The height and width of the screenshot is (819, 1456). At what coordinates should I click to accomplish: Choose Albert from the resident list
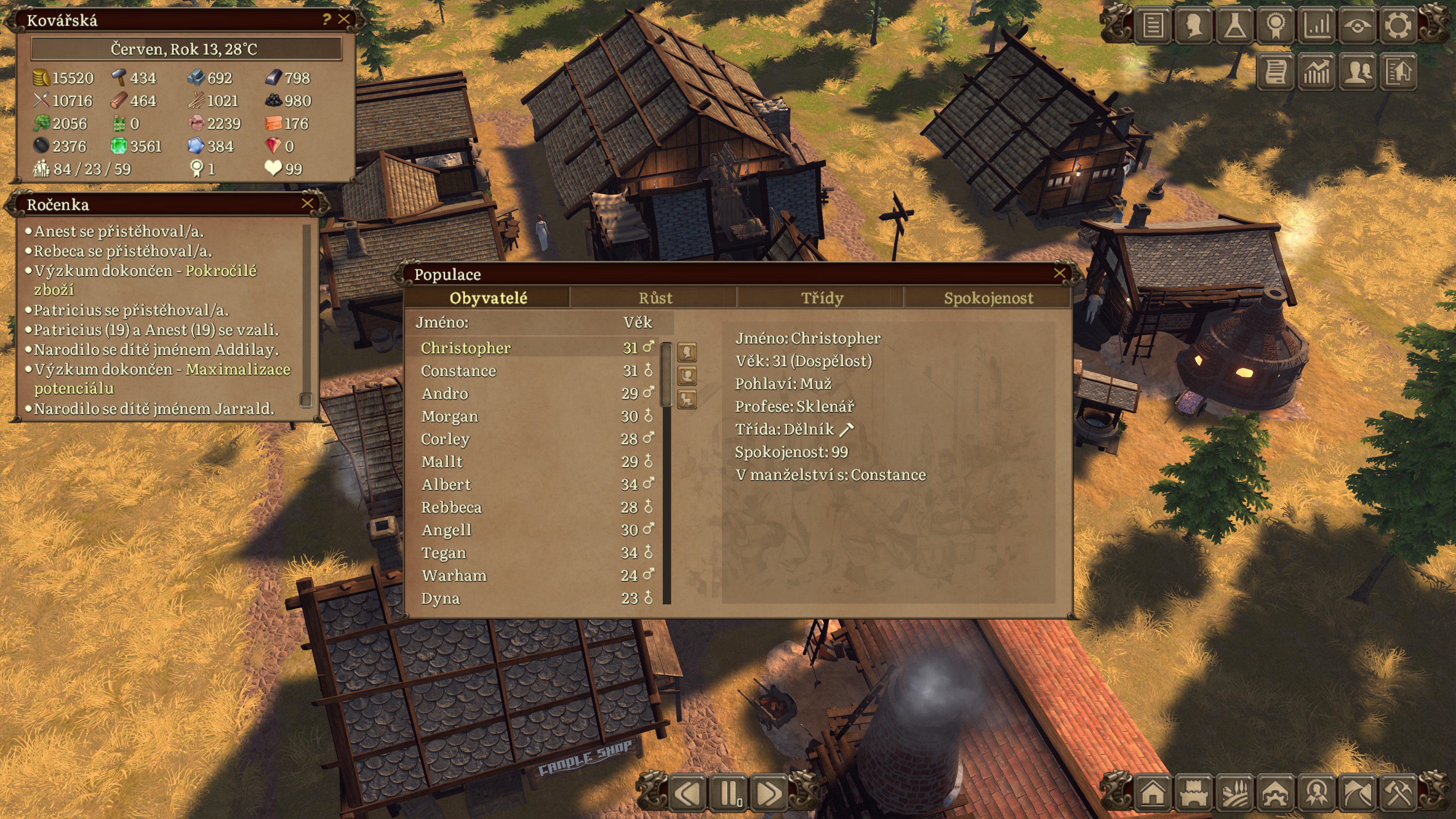point(446,485)
